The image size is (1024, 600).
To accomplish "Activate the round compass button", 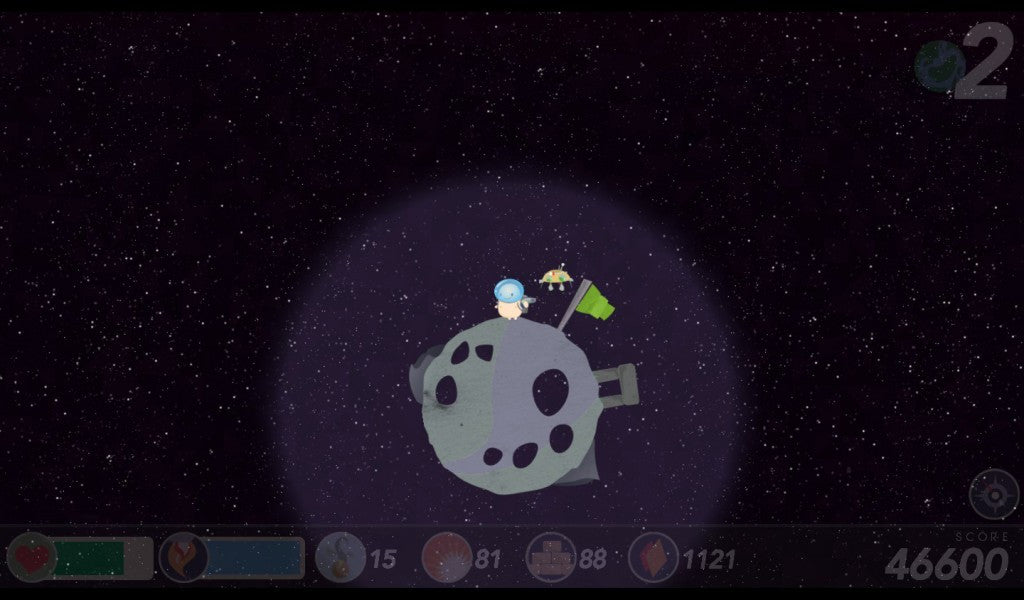I will coord(993,494).
